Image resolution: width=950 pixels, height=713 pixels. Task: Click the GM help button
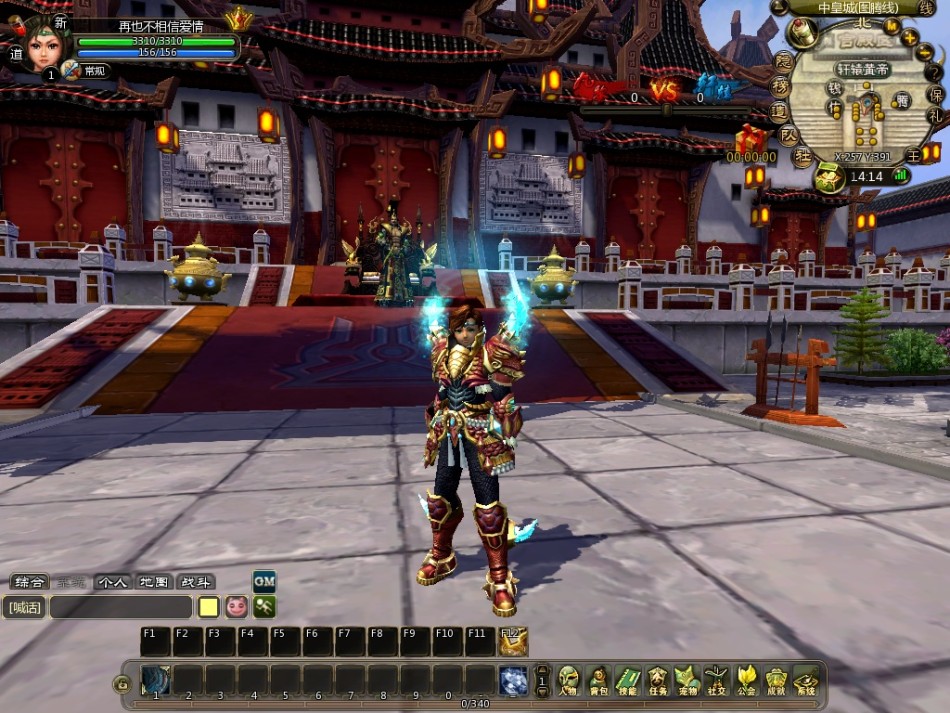(x=264, y=581)
